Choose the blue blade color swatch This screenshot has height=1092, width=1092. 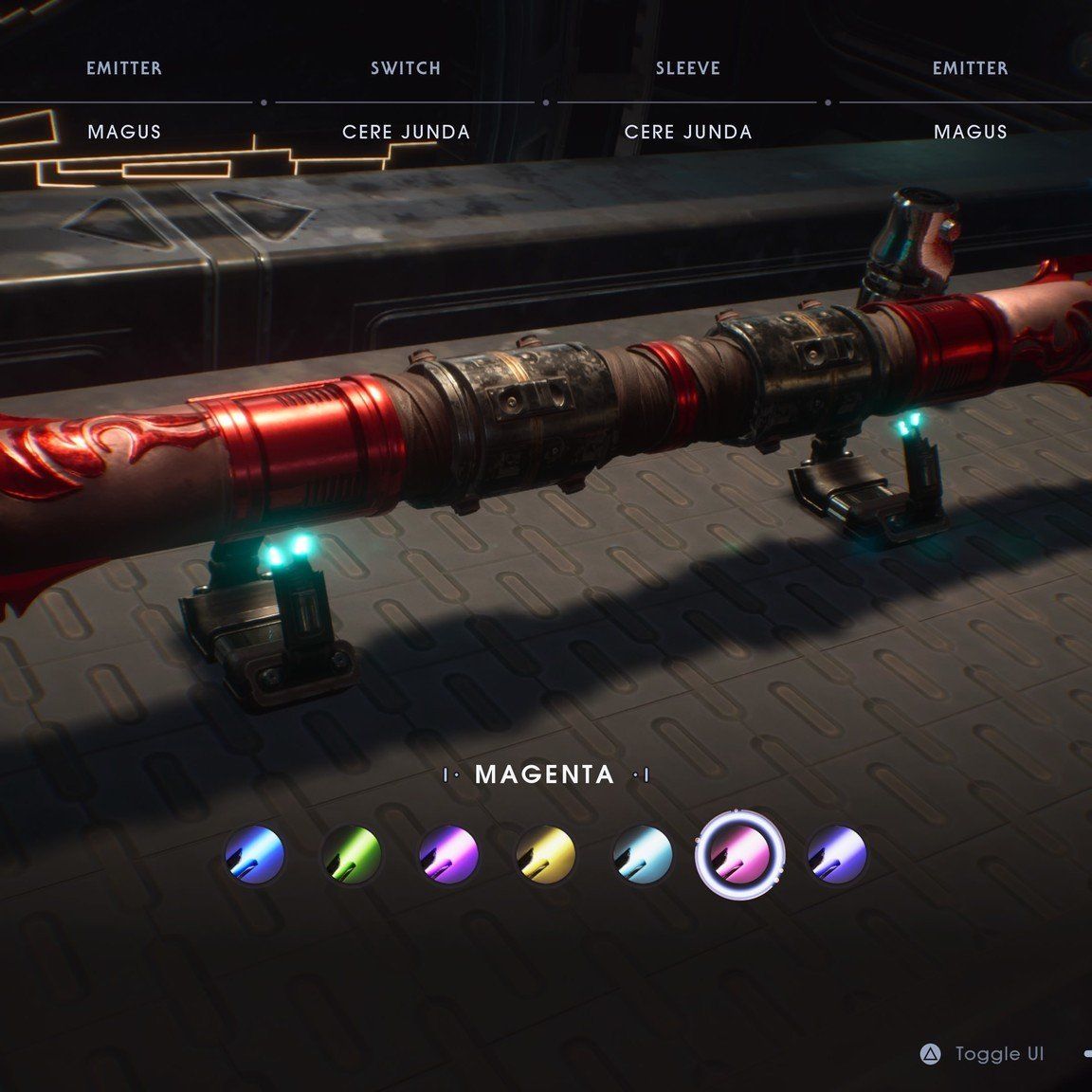coord(254,854)
